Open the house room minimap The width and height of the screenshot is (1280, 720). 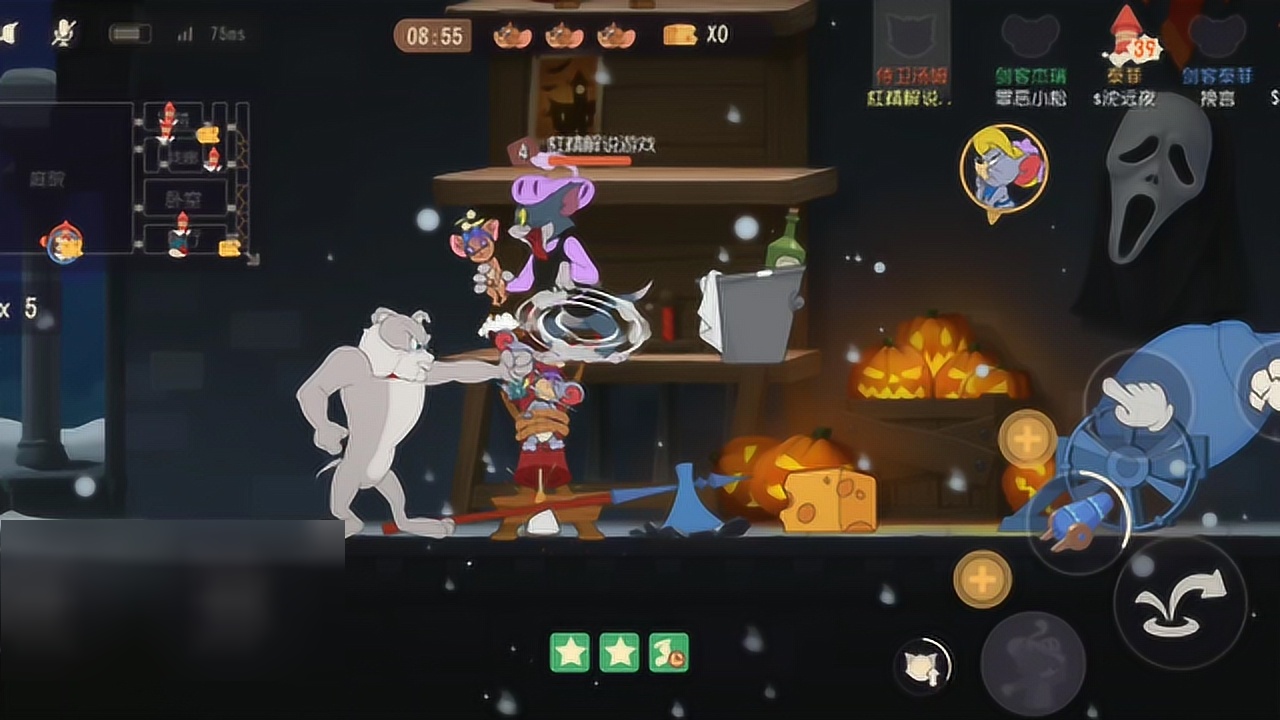pos(190,178)
